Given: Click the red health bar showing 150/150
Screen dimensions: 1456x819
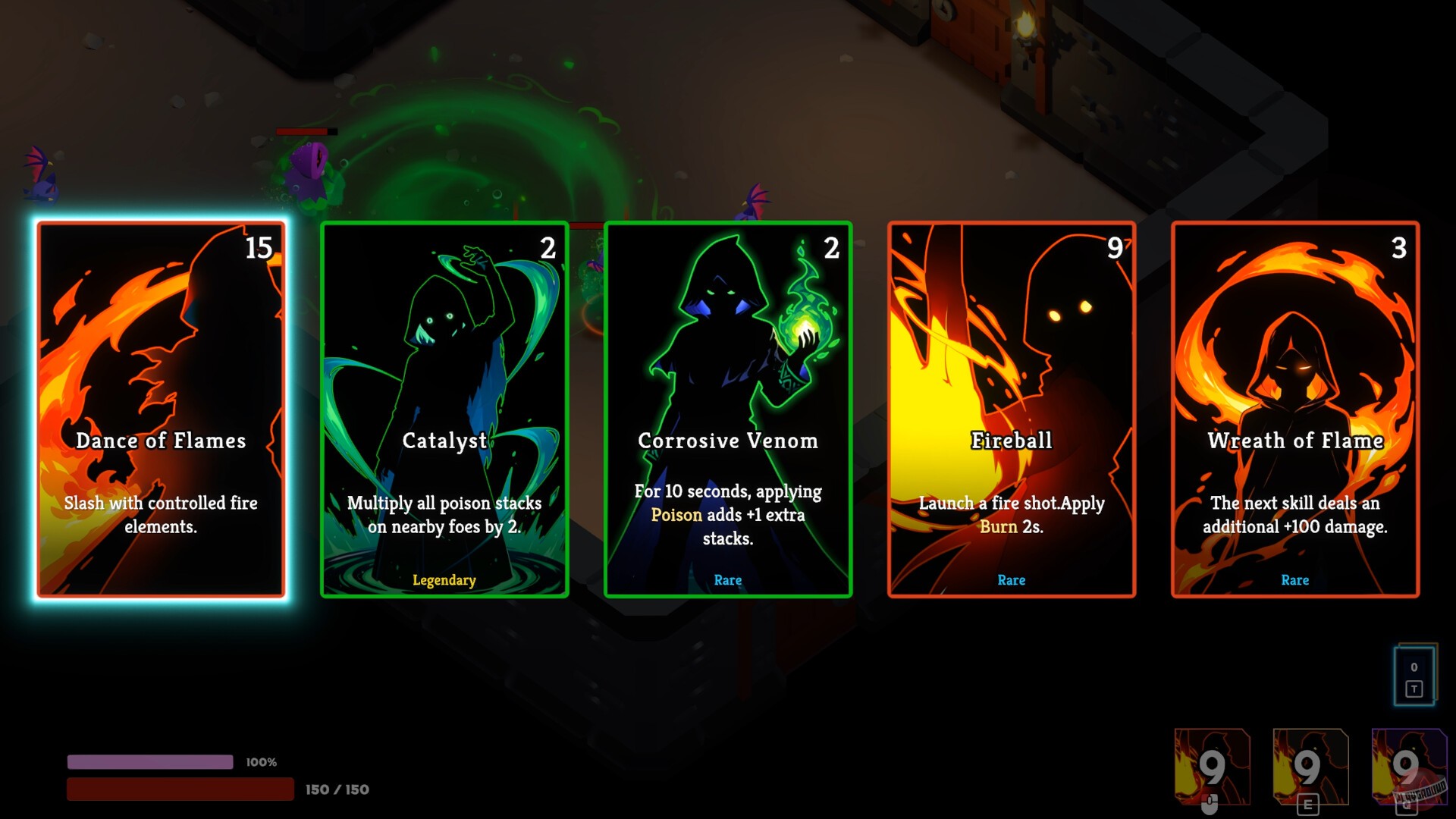Looking at the screenshot, I should (182, 789).
